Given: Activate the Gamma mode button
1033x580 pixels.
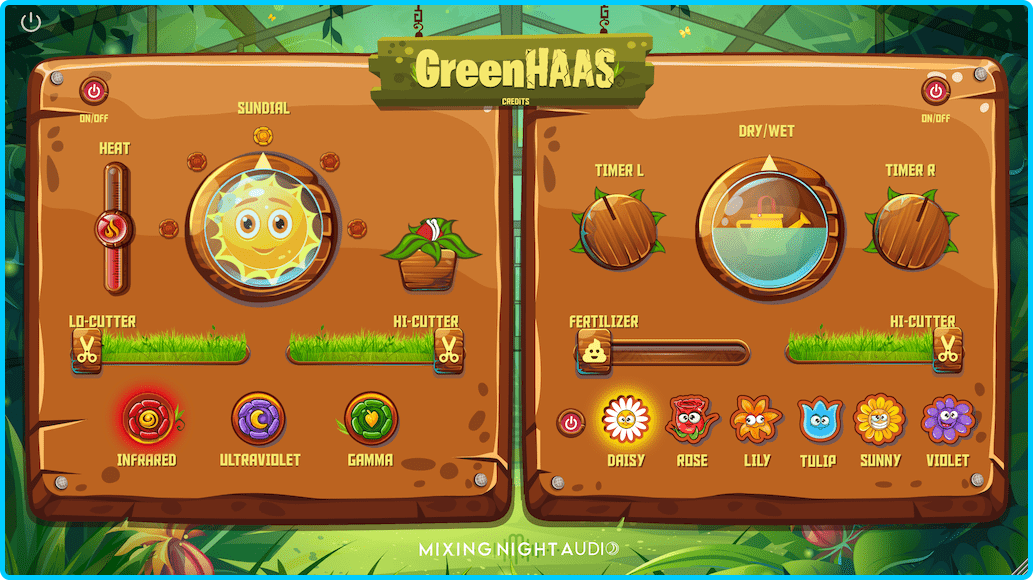Looking at the screenshot, I should click(x=371, y=418).
